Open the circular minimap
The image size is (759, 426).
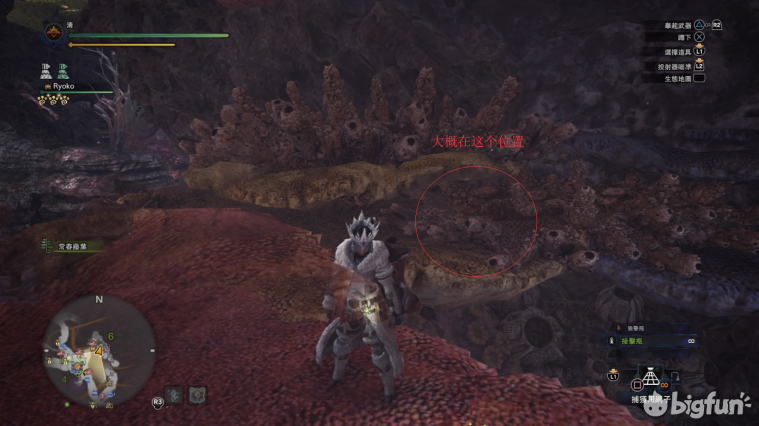tap(98, 347)
